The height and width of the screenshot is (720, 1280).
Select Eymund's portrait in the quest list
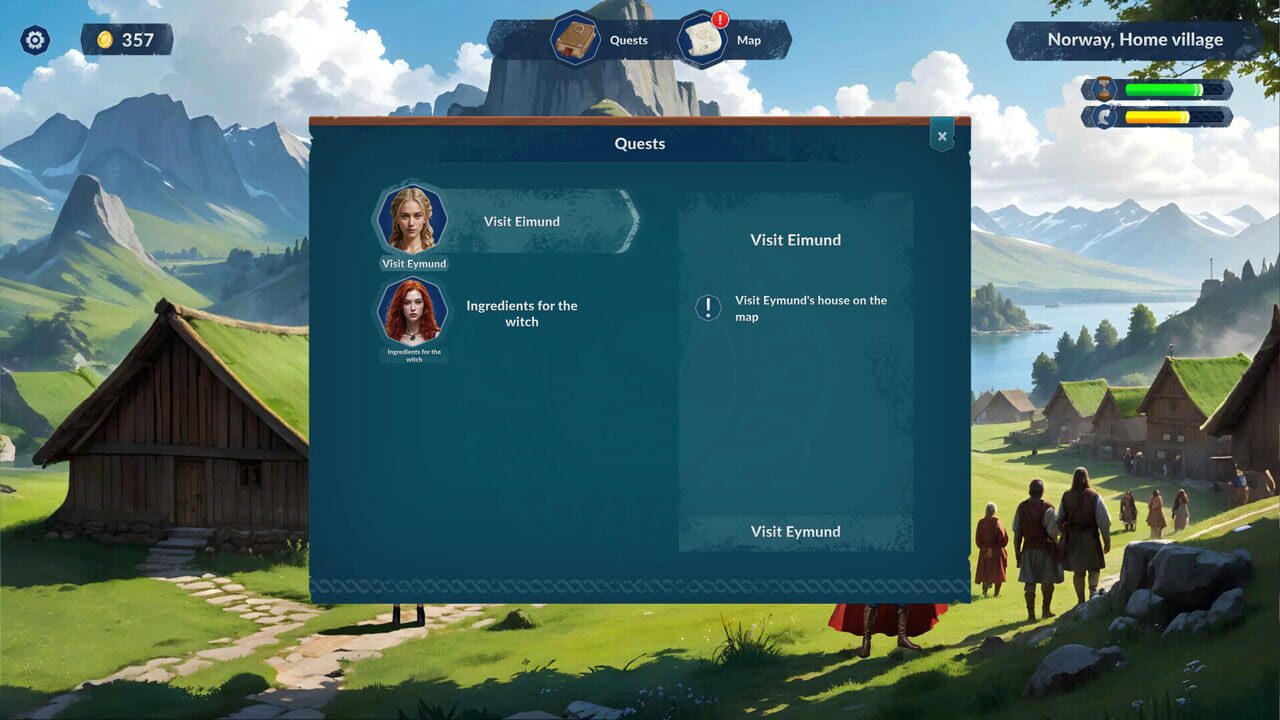(412, 220)
